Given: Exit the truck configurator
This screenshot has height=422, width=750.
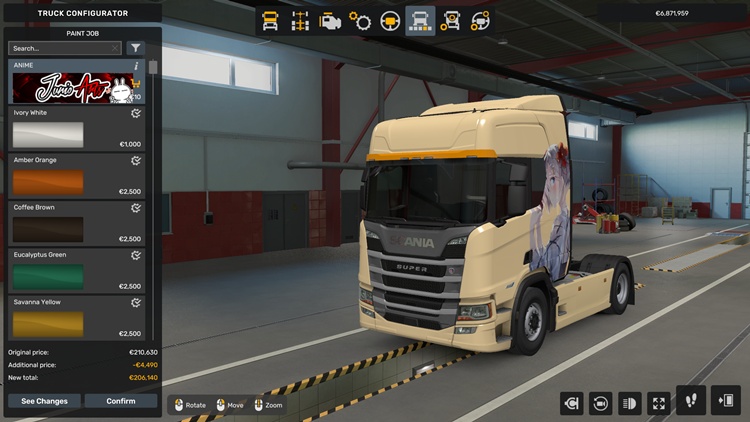Looking at the screenshot, I should tap(725, 401).
